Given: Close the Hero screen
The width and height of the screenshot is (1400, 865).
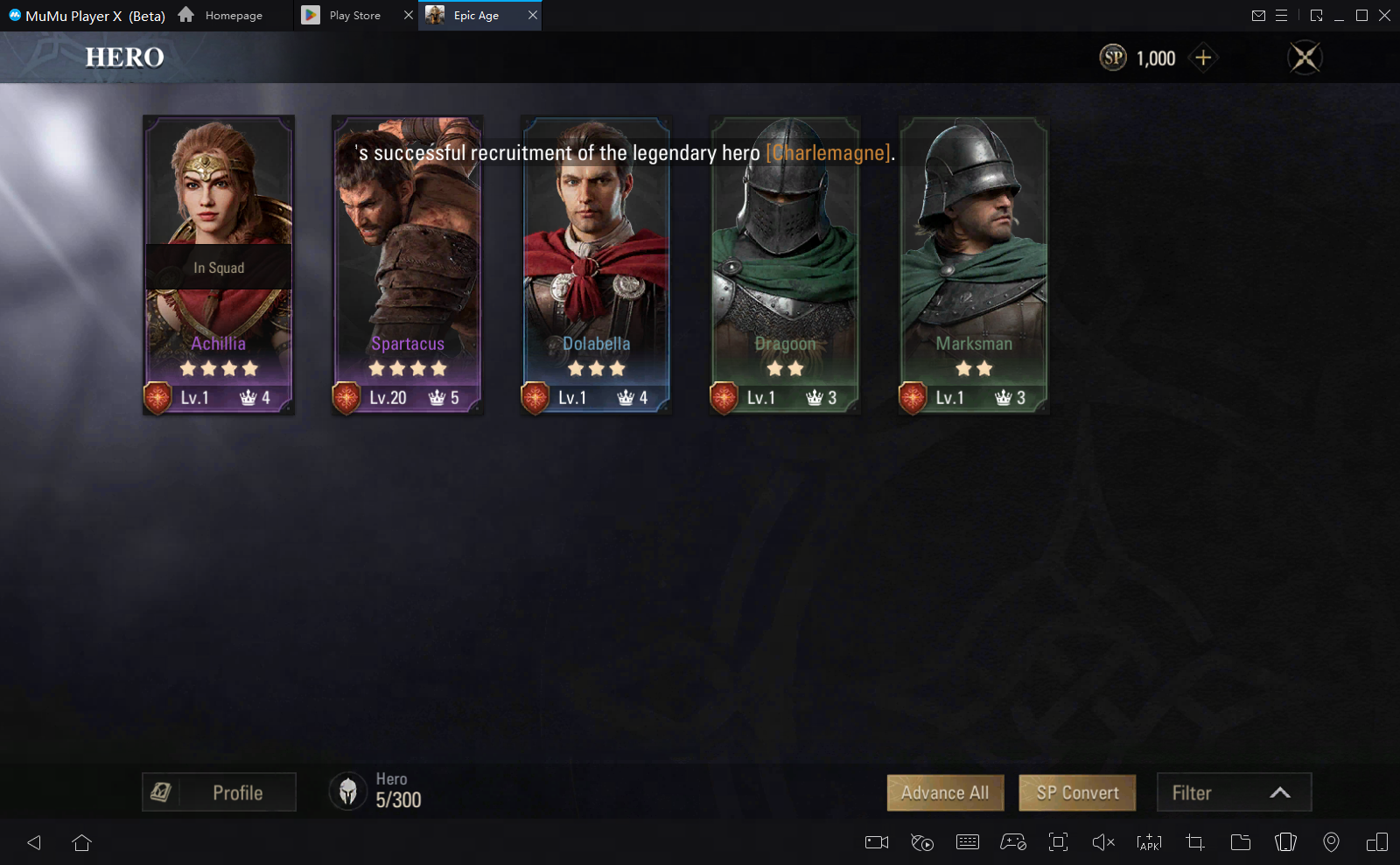Looking at the screenshot, I should click(x=1305, y=58).
